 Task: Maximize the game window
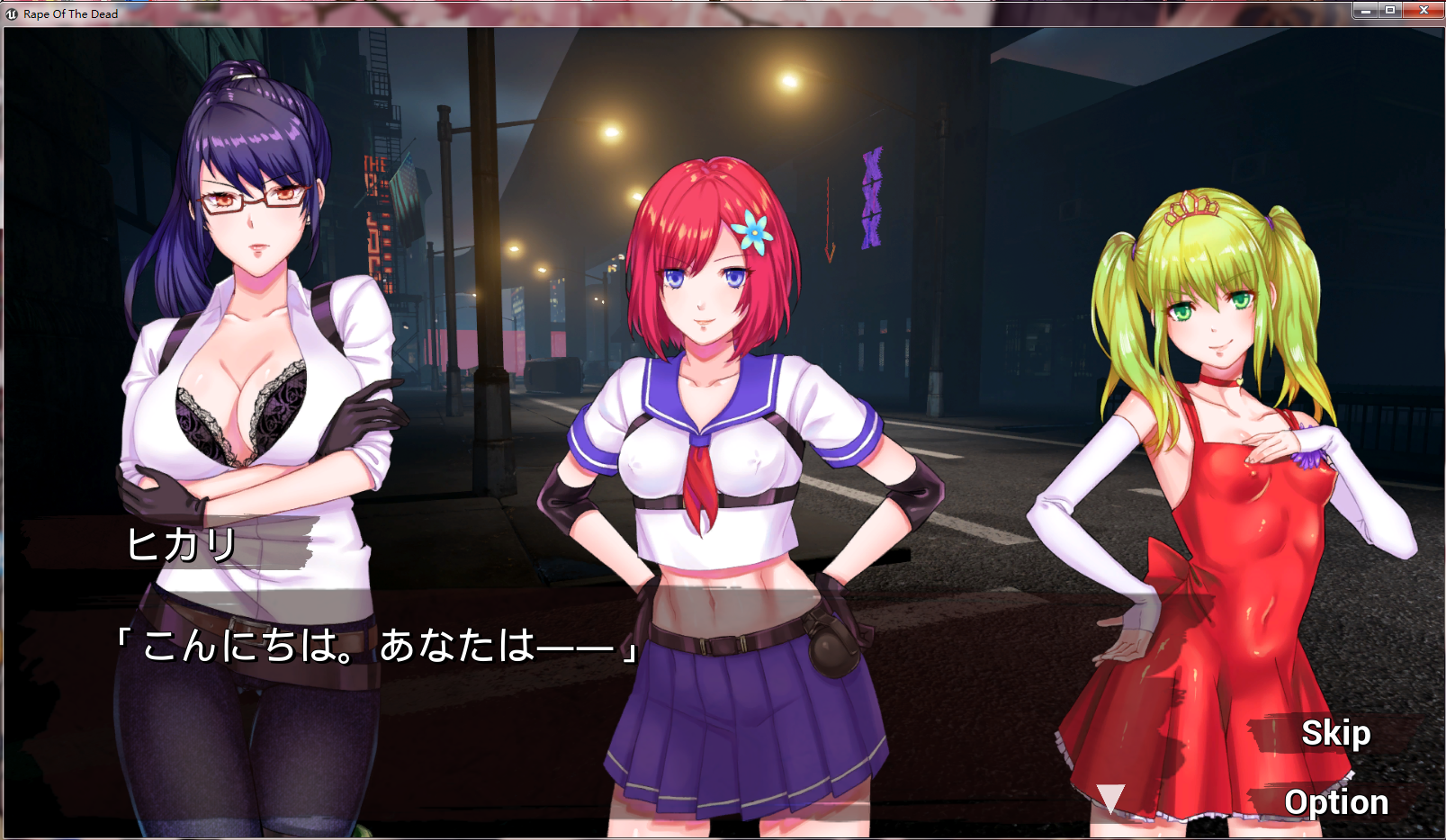pos(1390,10)
